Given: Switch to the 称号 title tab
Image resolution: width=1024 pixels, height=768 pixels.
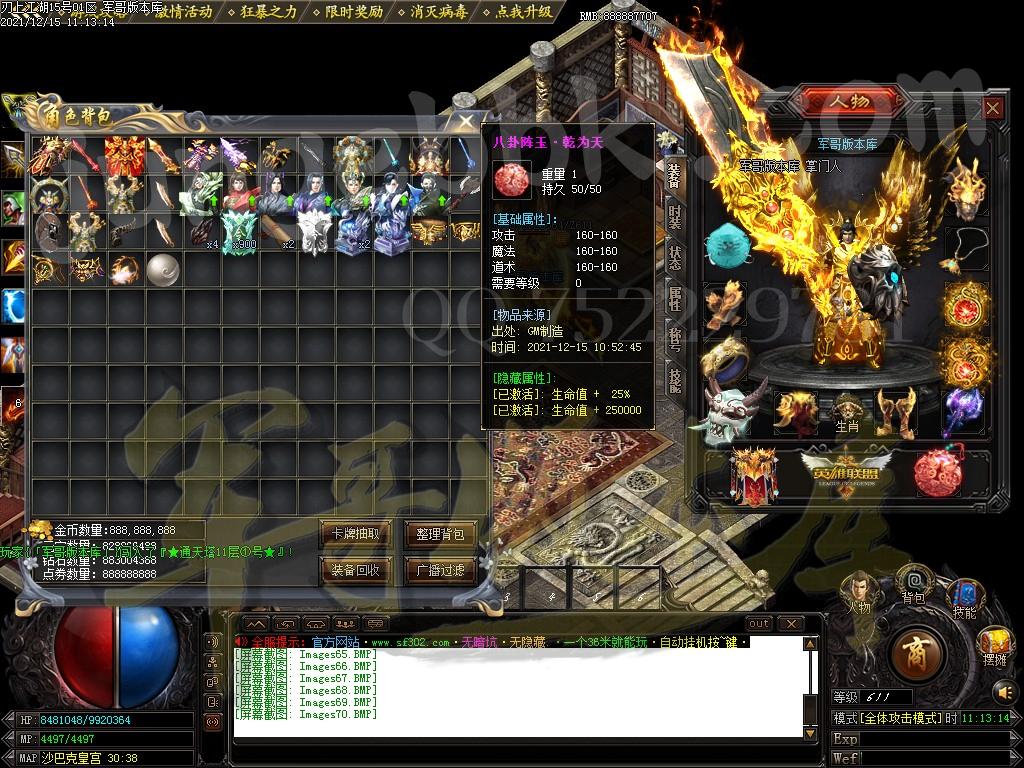Looking at the screenshot, I should (x=675, y=337).
